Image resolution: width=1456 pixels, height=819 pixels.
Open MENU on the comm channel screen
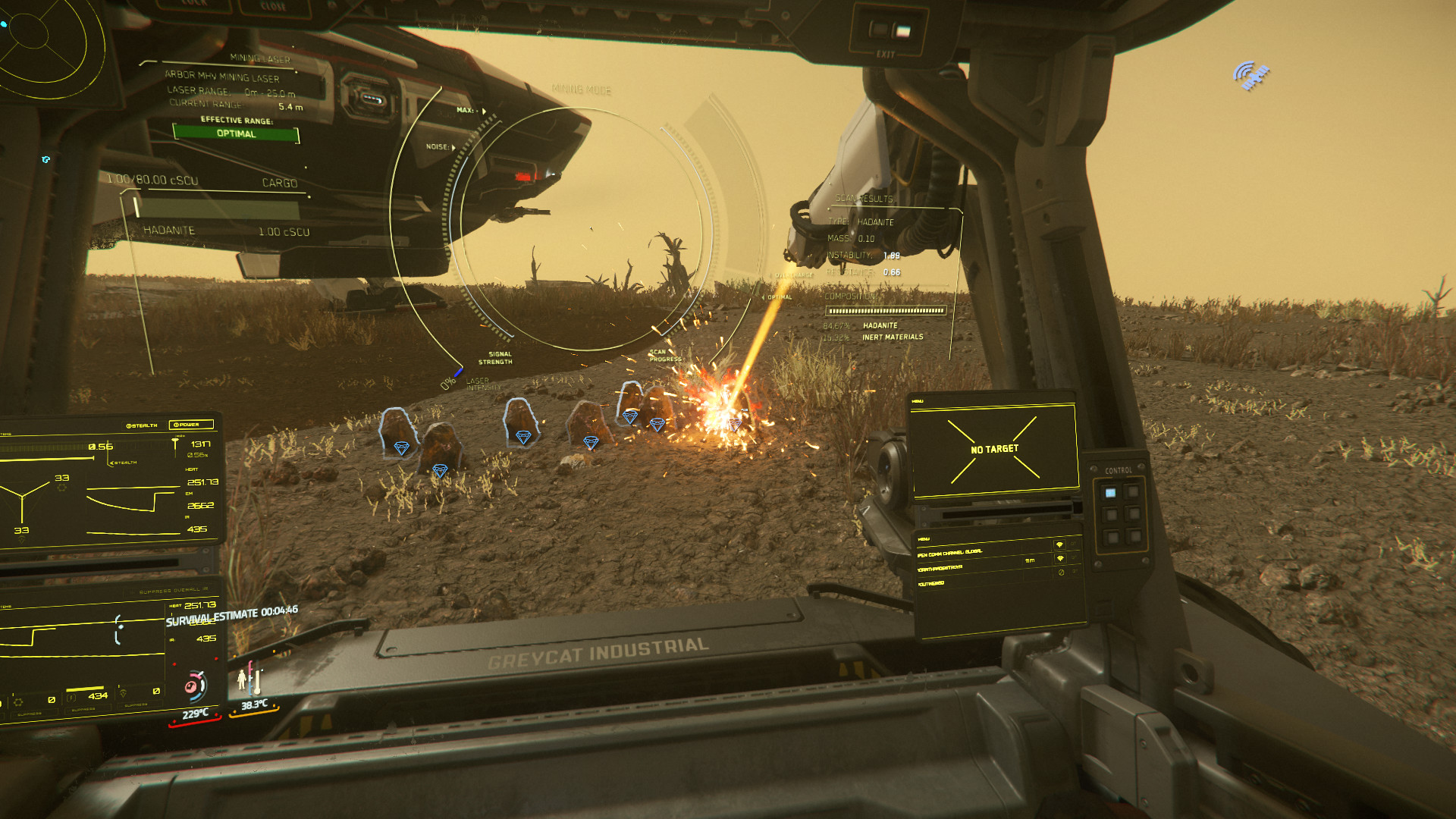(x=924, y=539)
